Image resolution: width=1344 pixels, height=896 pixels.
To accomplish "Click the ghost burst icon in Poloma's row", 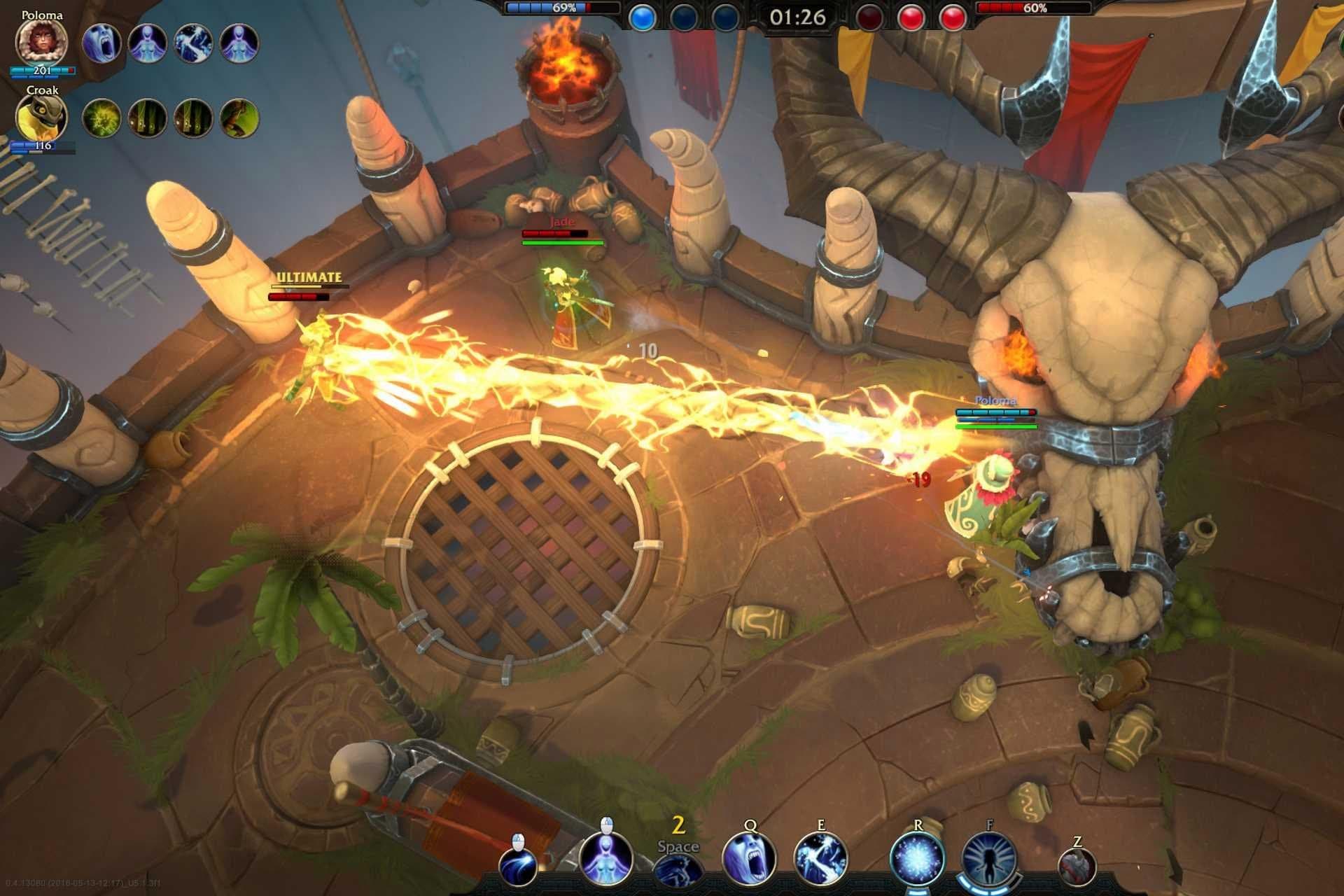I will click(193, 43).
